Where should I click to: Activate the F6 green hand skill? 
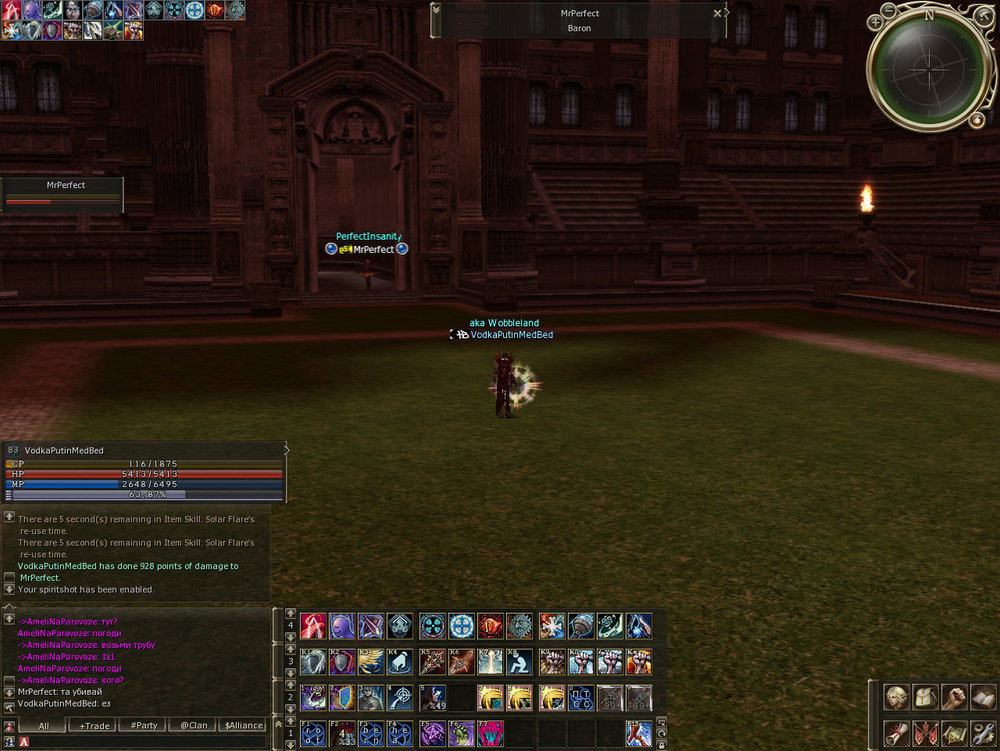click(462, 733)
